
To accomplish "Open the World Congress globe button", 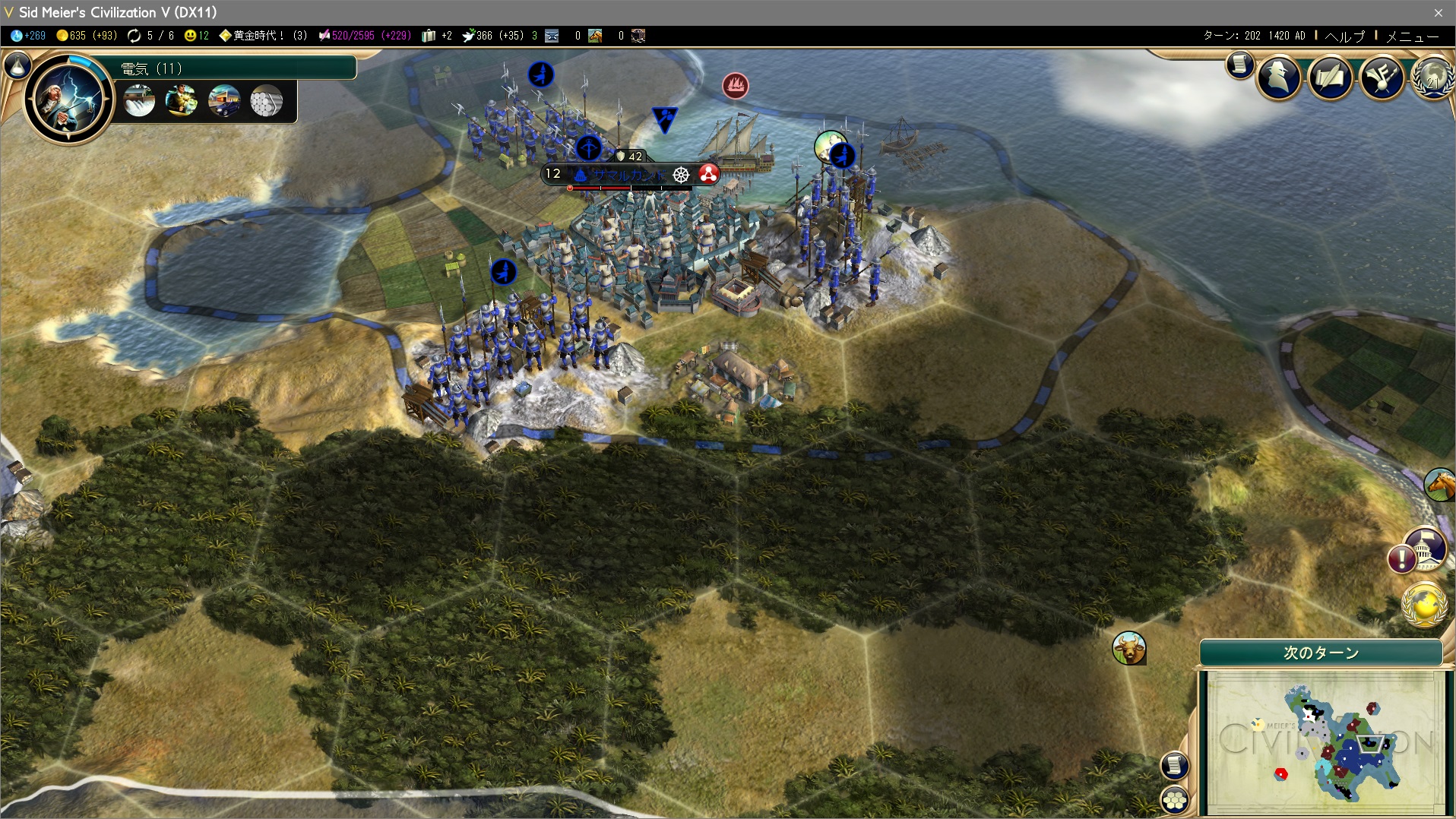I will 1433,77.
